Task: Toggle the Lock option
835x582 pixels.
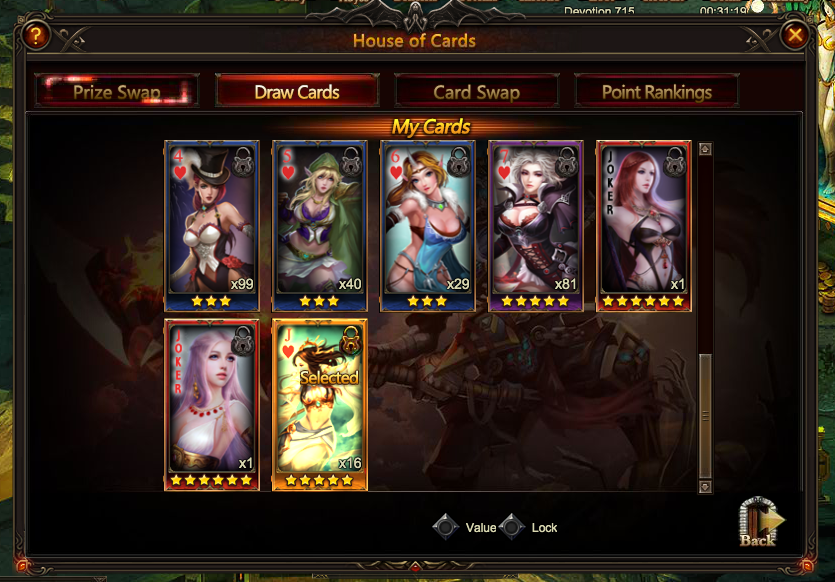Action: click(513, 527)
